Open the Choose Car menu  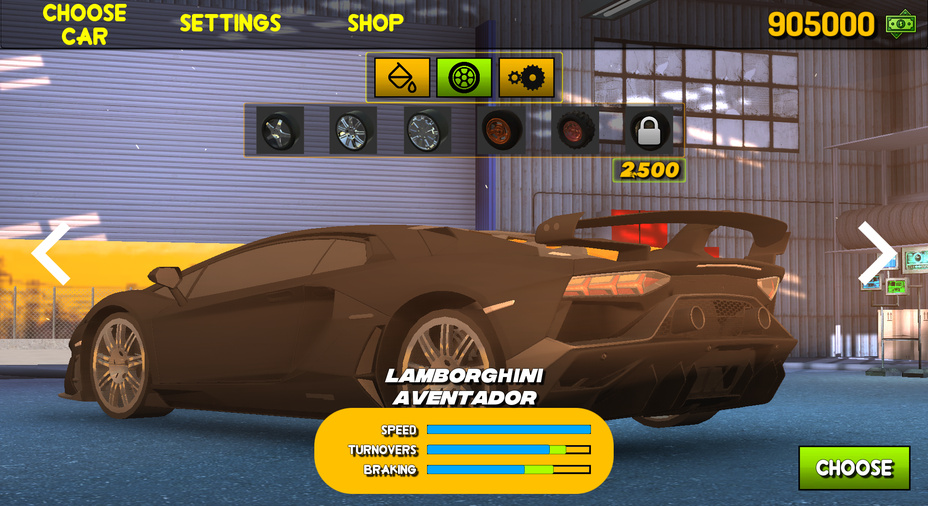[84, 25]
